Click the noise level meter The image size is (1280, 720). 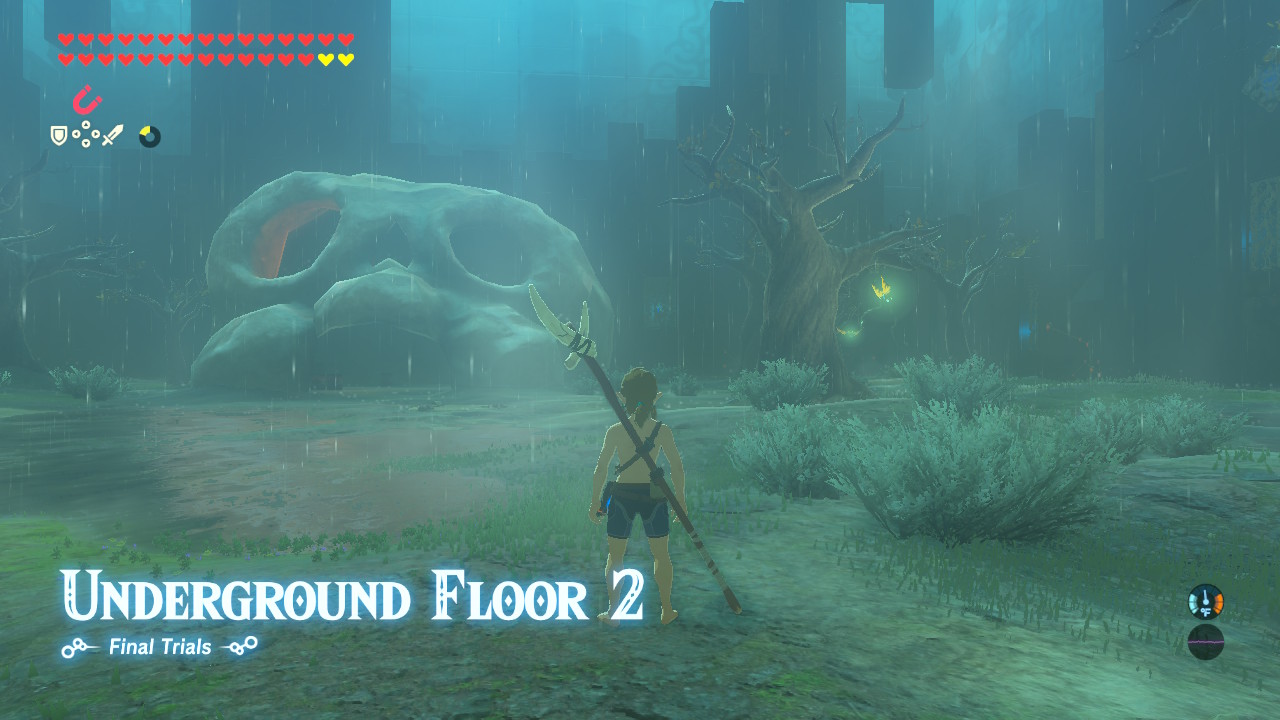[1205, 642]
